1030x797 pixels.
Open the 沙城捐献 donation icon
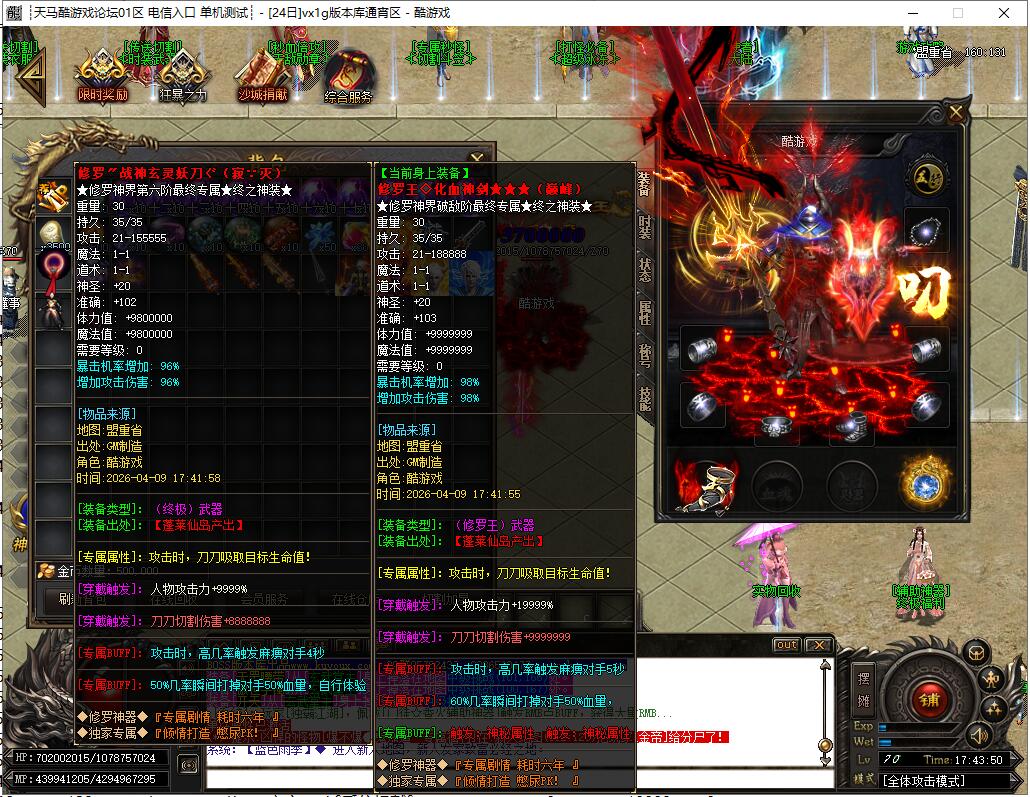pyautogui.click(x=262, y=75)
